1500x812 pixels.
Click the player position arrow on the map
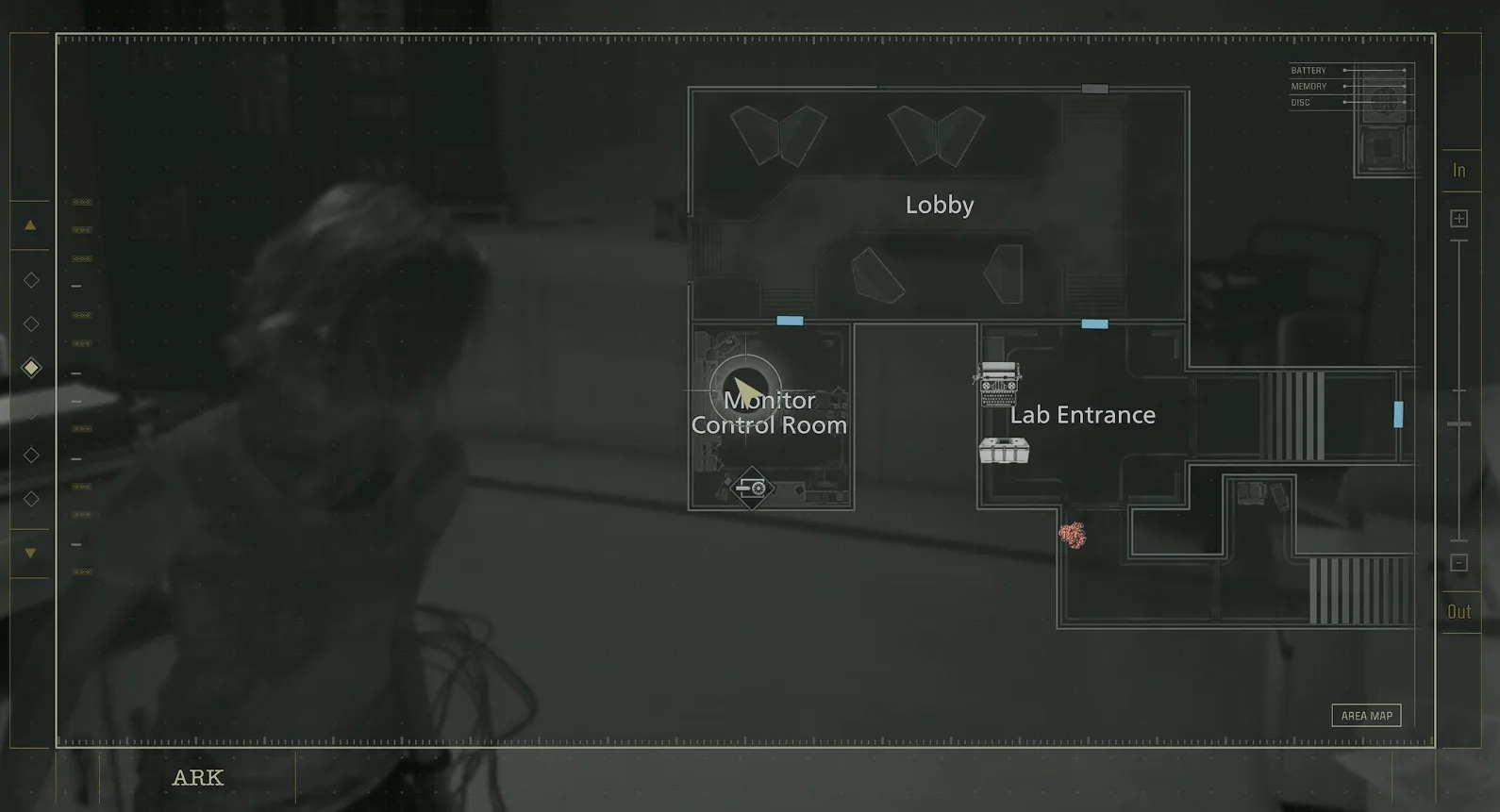coord(746,390)
